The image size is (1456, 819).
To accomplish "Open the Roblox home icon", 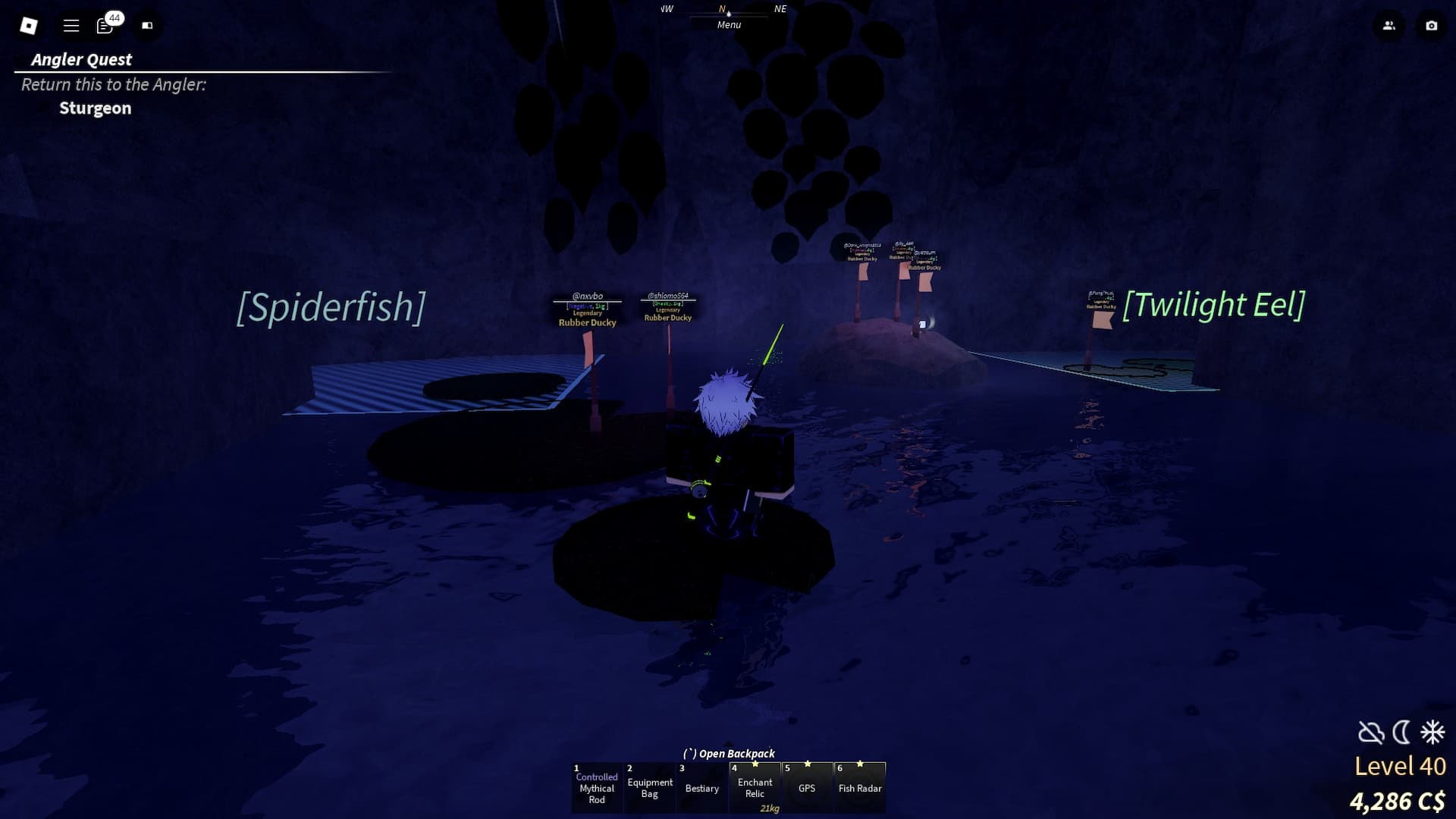I will (28, 25).
